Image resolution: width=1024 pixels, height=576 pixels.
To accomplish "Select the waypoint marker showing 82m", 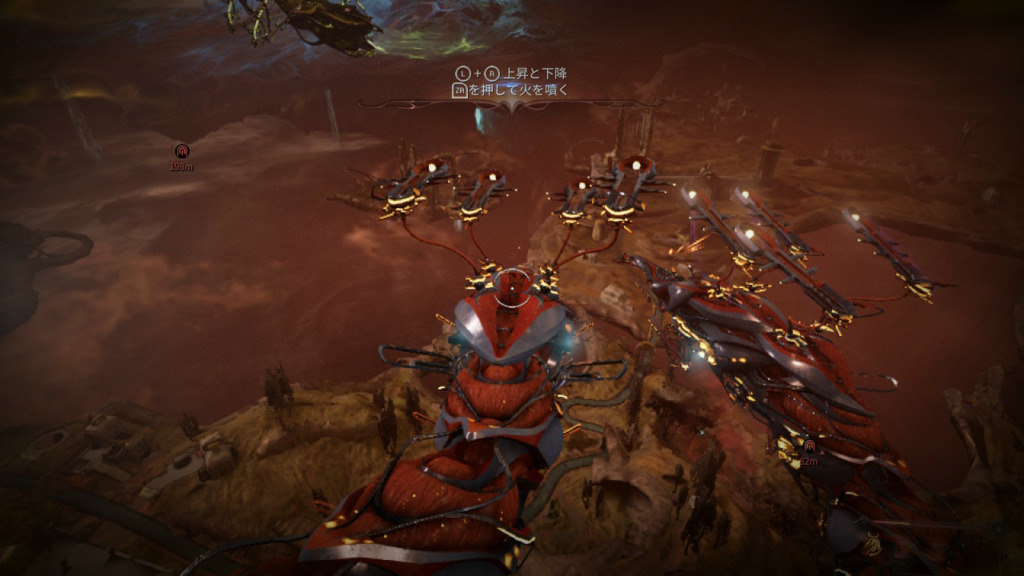I will coord(808,446).
